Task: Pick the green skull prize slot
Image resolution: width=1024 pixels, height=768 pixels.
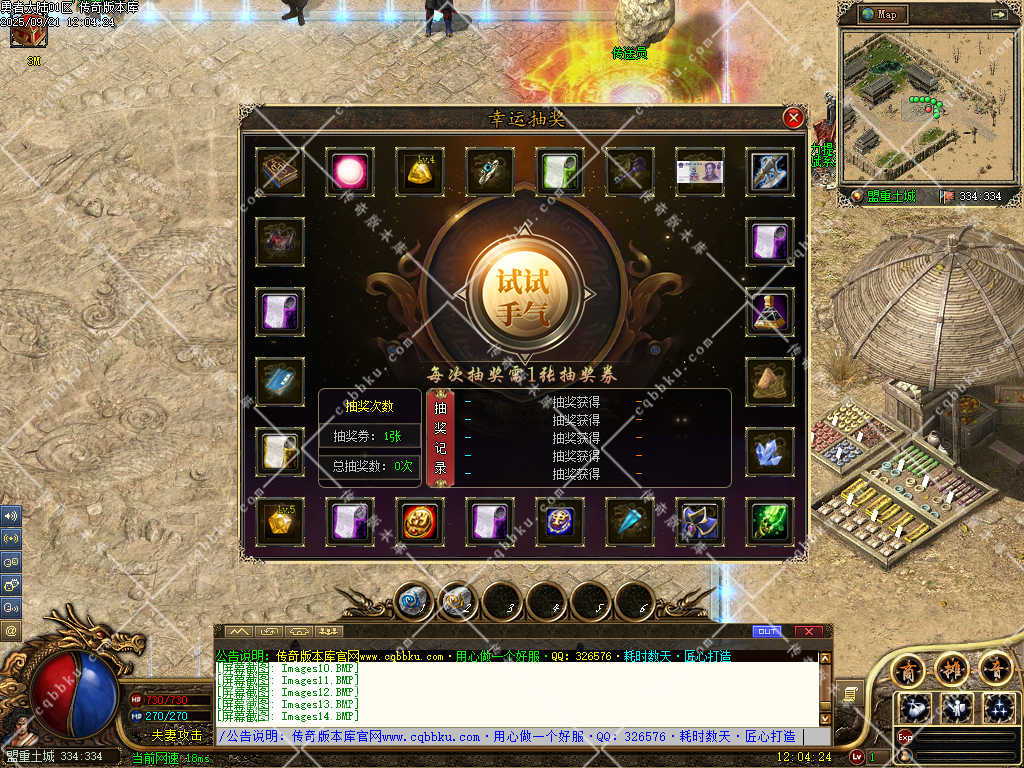Action: (769, 522)
